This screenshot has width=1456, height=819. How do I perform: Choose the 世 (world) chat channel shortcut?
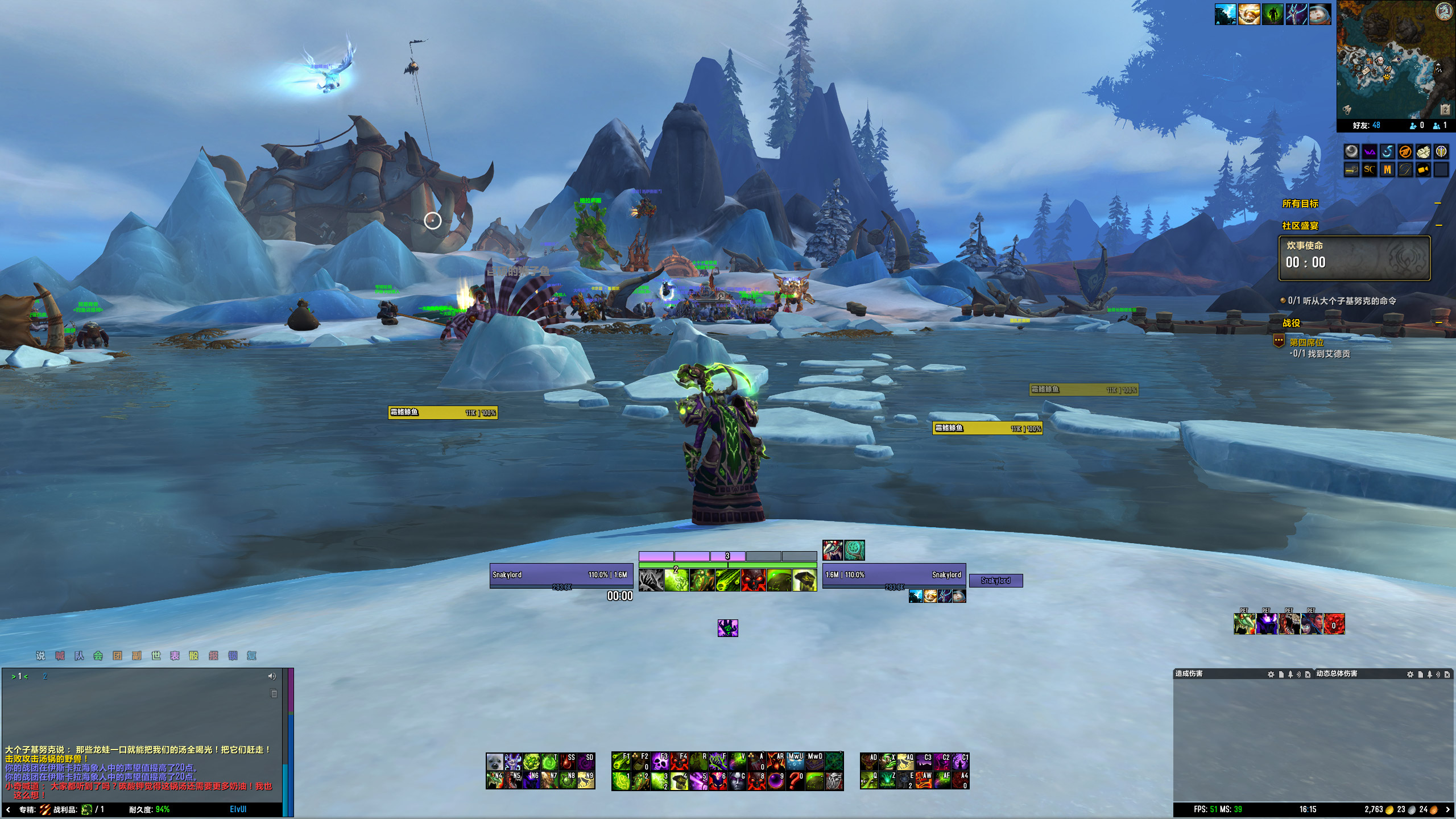click(156, 656)
